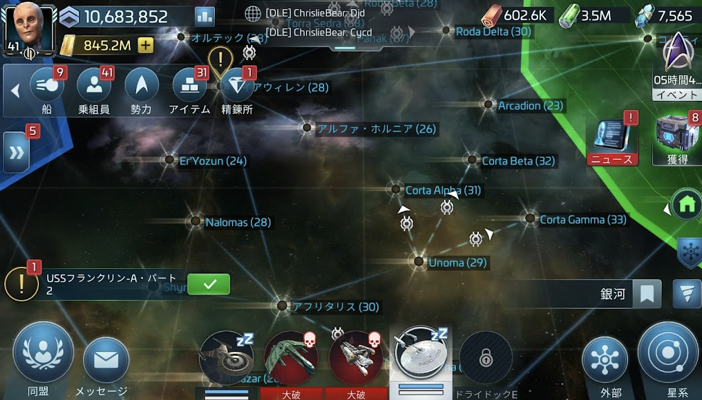Add gold latinum with the plus button
The image size is (702, 400).
click(x=146, y=44)
